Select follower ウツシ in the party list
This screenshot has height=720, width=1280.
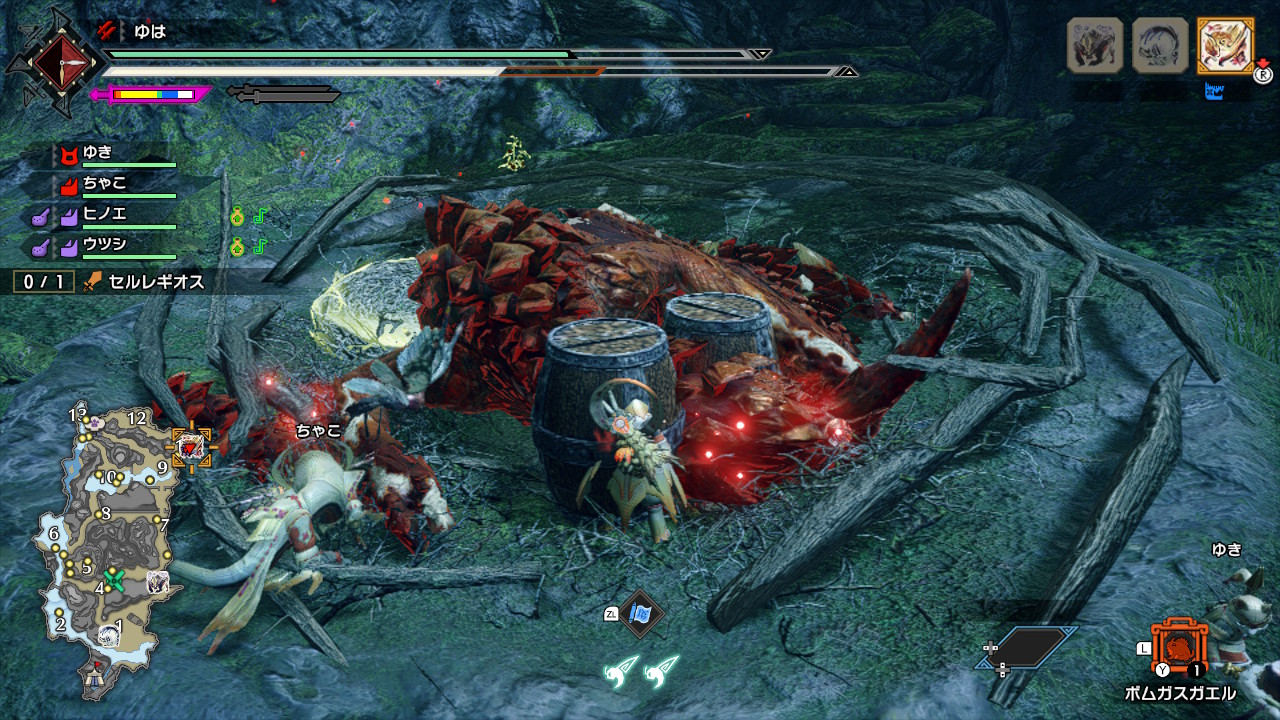click(x=104, y=243)
